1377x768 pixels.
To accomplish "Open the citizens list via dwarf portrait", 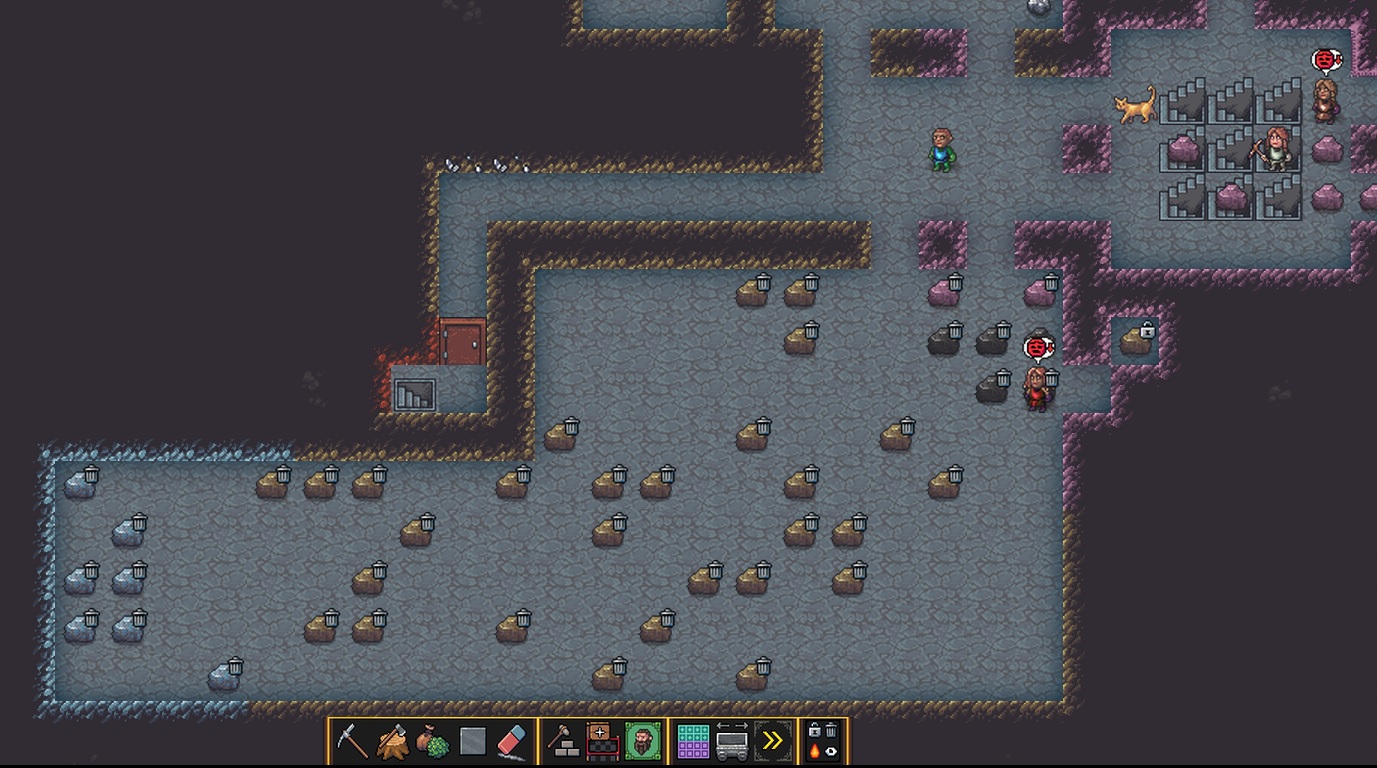I will pyautogui.click(x=643, y=740).
